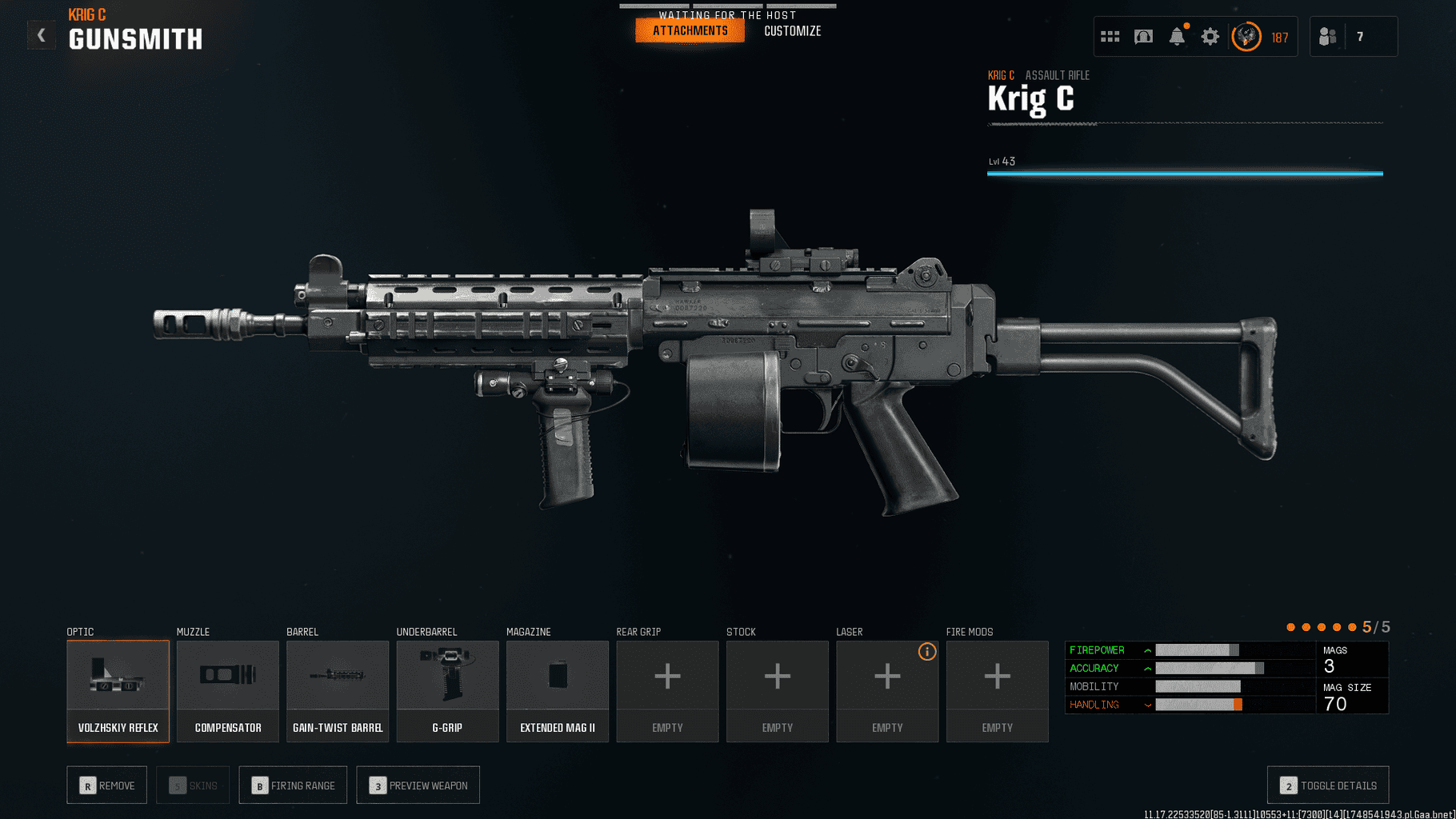Switch to the Customize tab
This screenshot has height=819, width=1456.
click(792, 30)
